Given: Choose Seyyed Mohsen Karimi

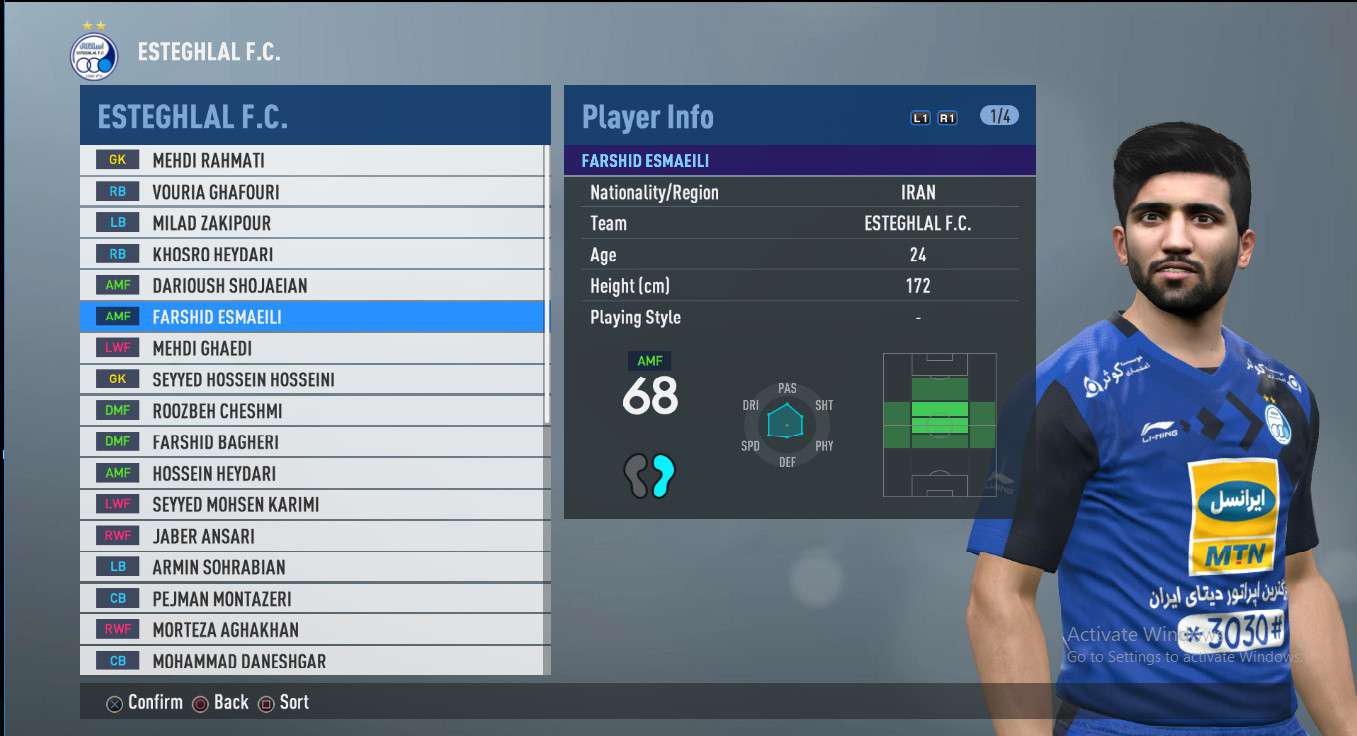Looking at the screenshot, I should [x=312, y=504].
